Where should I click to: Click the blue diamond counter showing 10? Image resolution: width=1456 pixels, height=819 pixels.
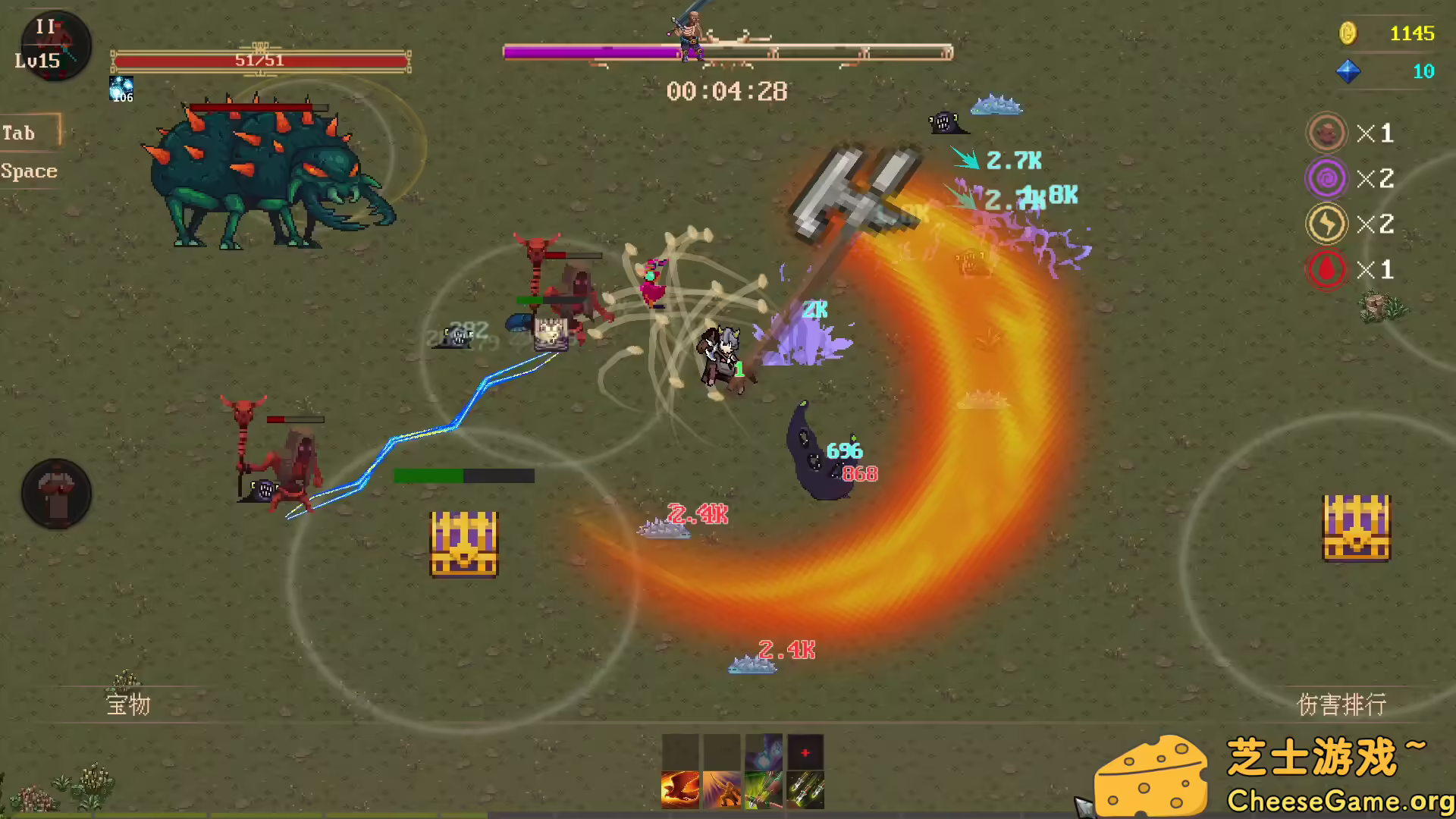[x=1388, y=73]
